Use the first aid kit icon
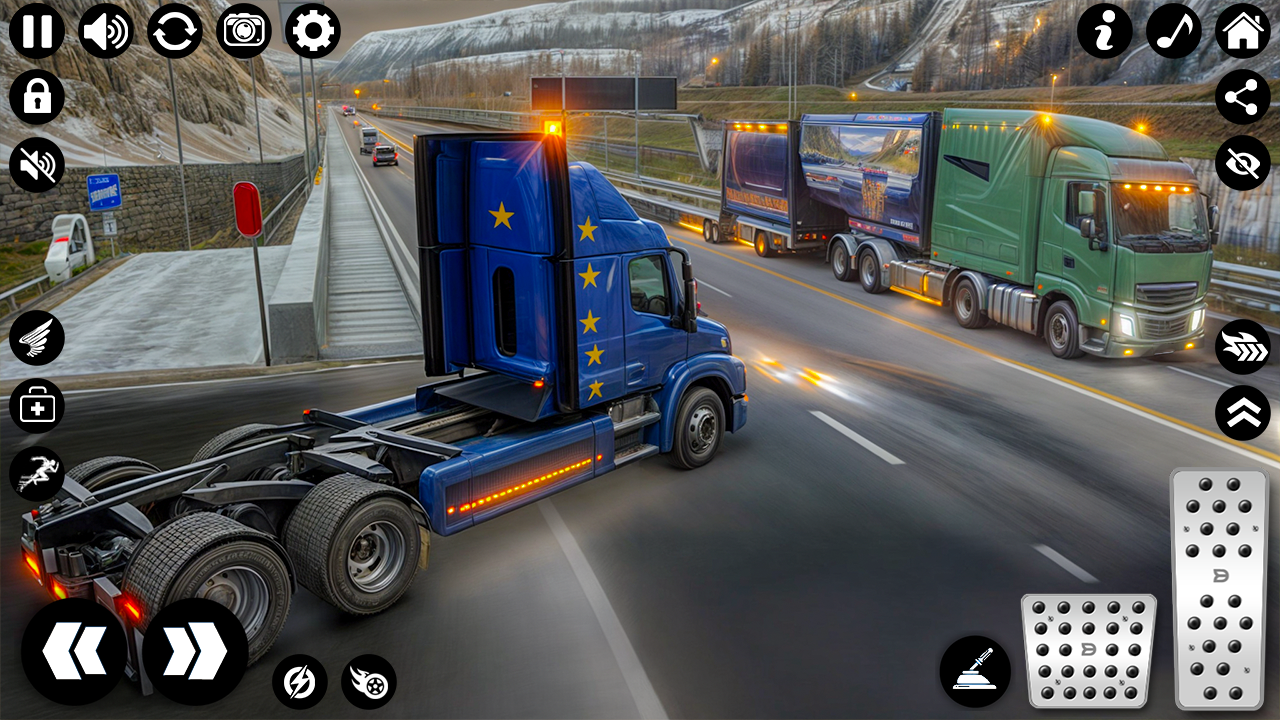Screen dimensions: 1280x720 [37, 406]
